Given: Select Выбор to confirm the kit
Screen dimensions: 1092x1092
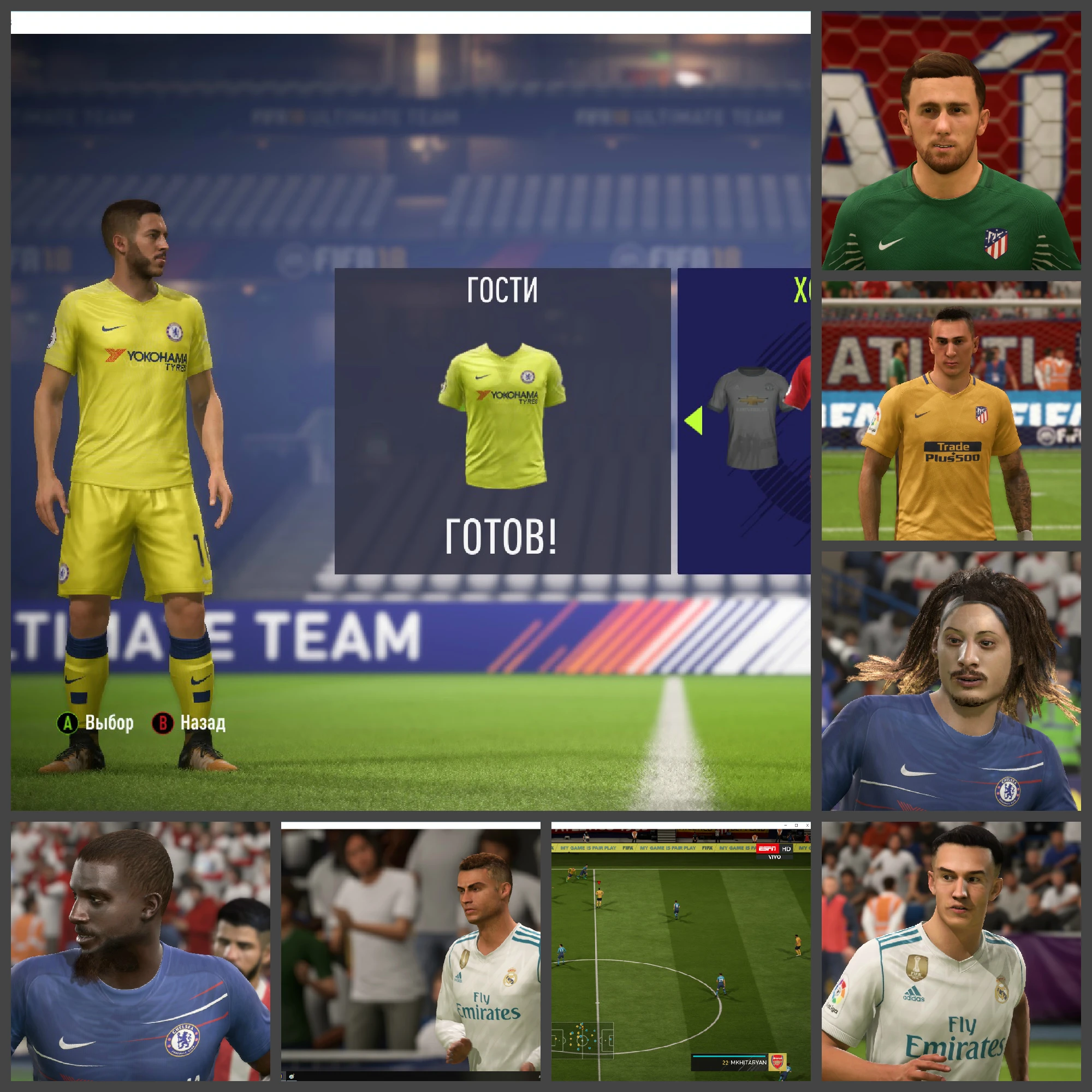Looking at the screenshot, I should click(x=110, y=722).
